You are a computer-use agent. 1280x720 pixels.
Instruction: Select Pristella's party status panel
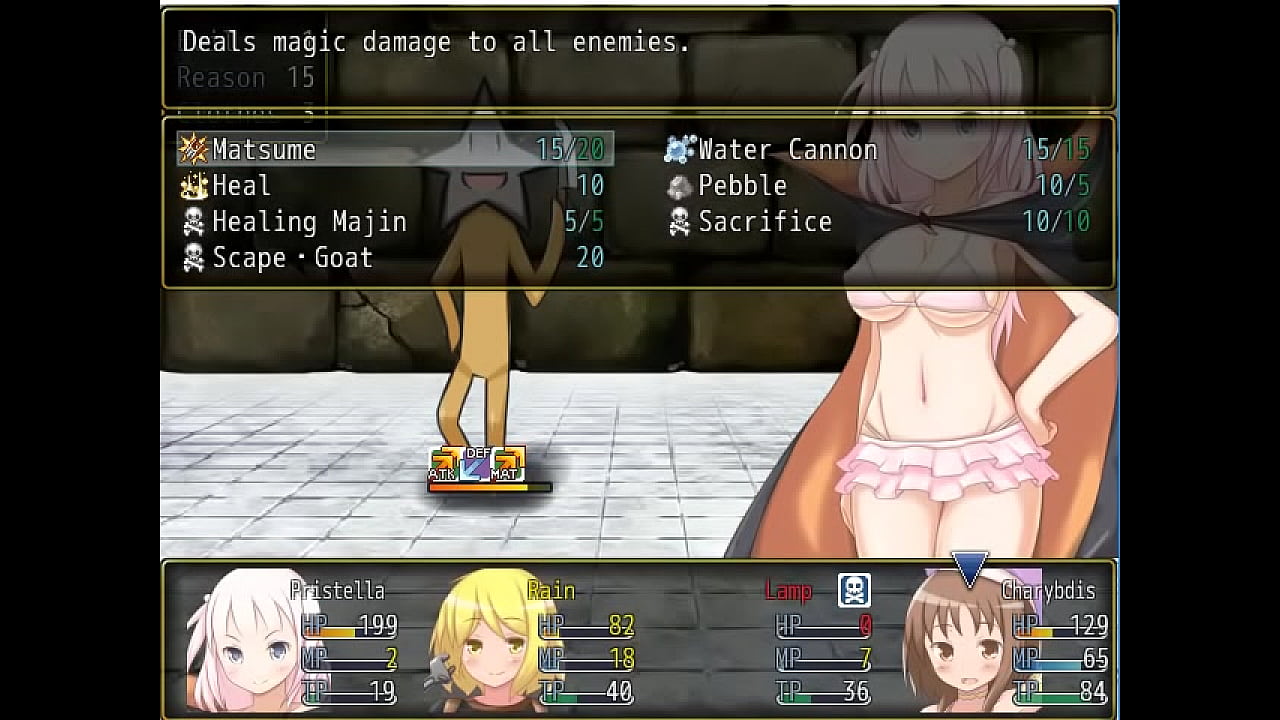click(x=292, y=640)
